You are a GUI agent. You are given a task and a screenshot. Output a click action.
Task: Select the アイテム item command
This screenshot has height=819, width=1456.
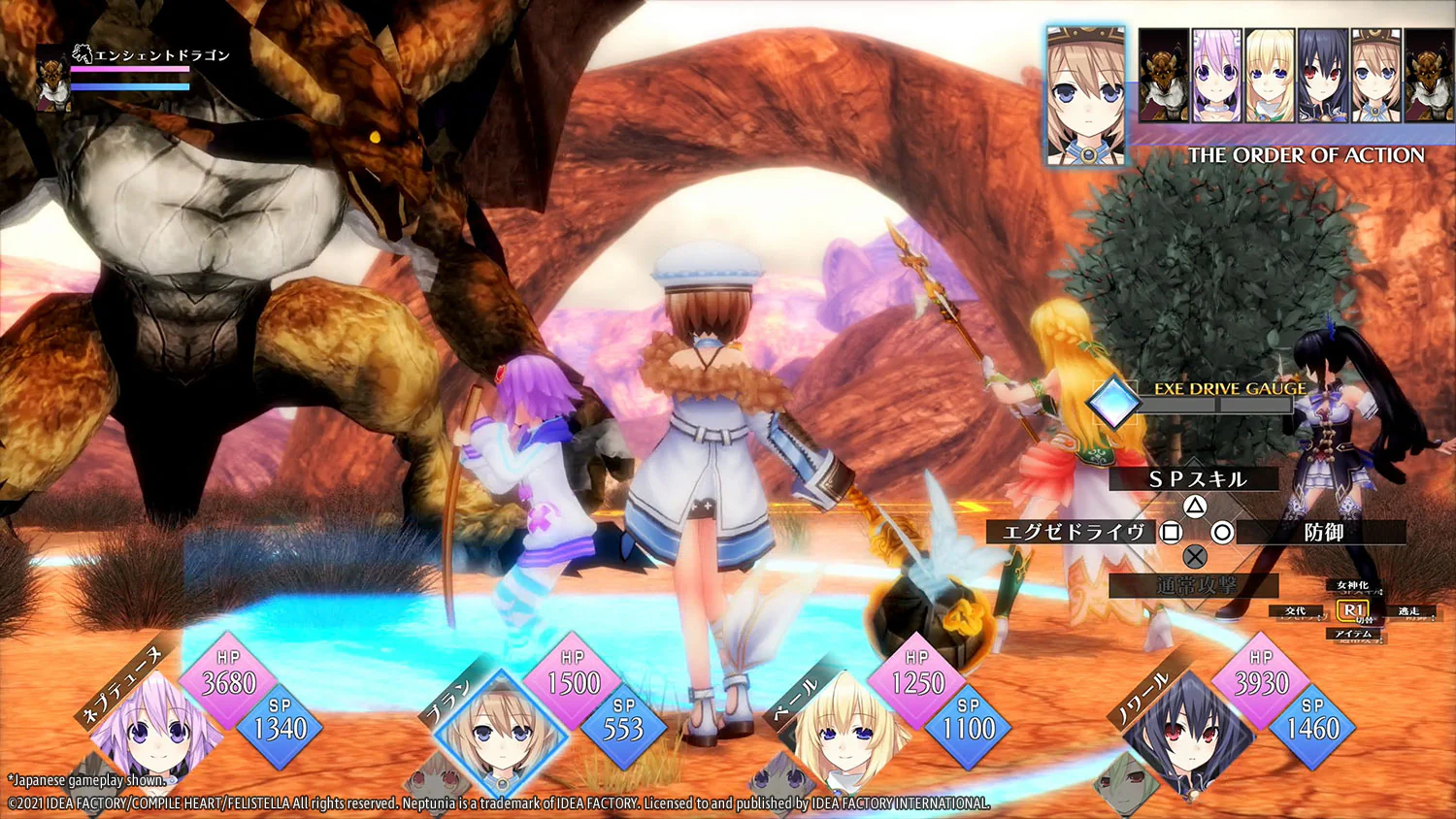[1355, 633]
